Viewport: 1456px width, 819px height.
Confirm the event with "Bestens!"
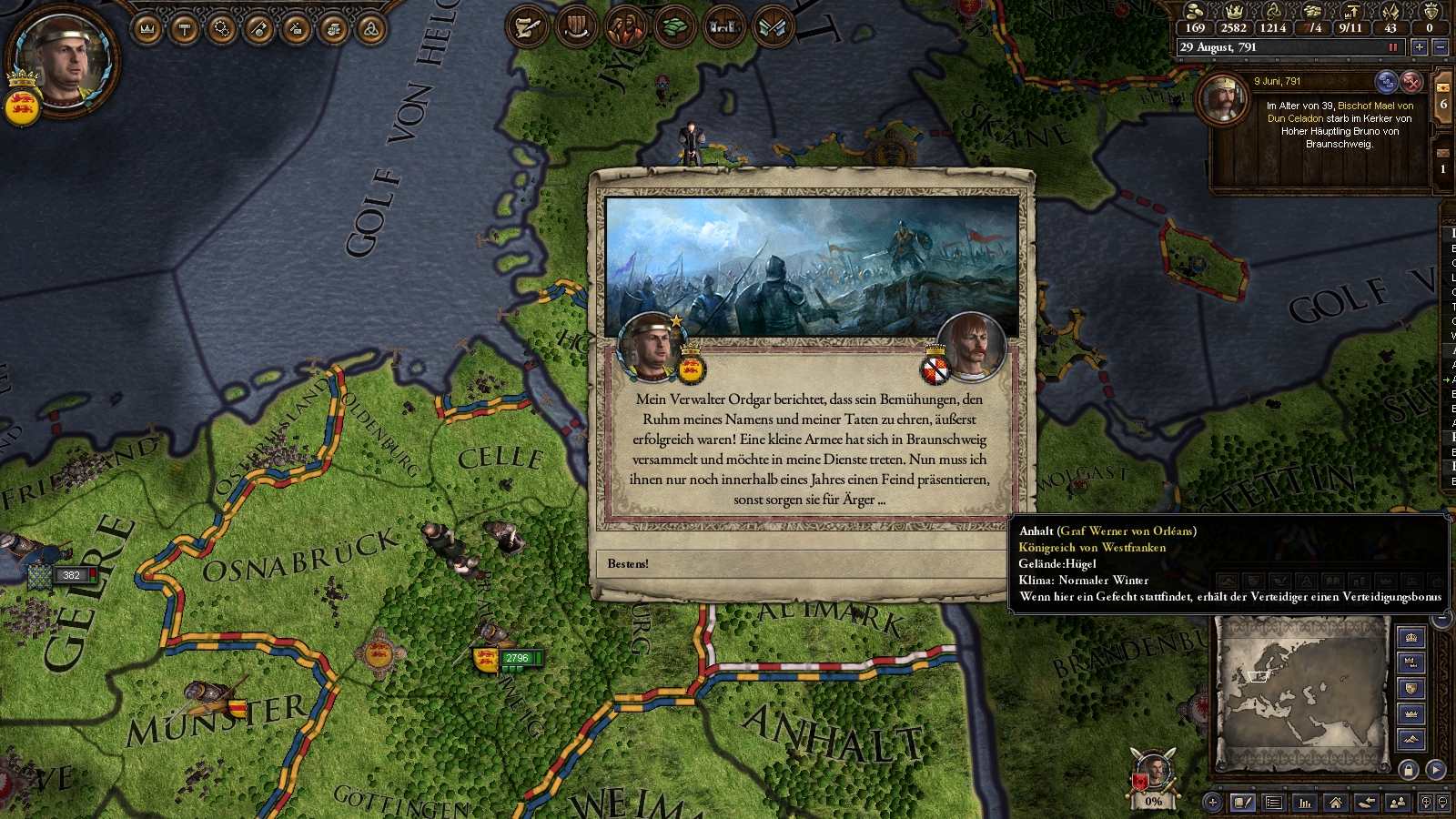coord(801,564)
